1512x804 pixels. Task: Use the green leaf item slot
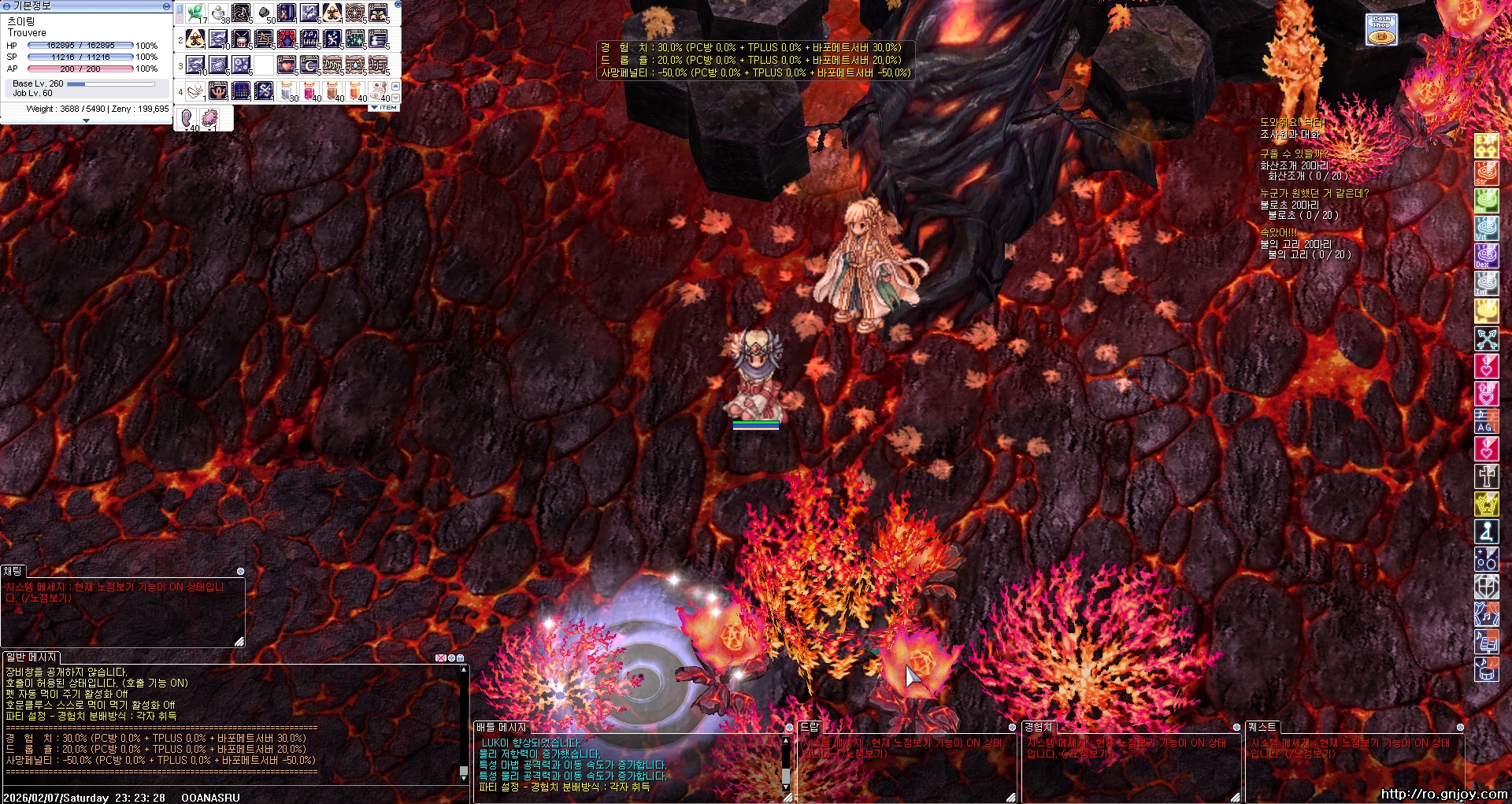point(196,13)
